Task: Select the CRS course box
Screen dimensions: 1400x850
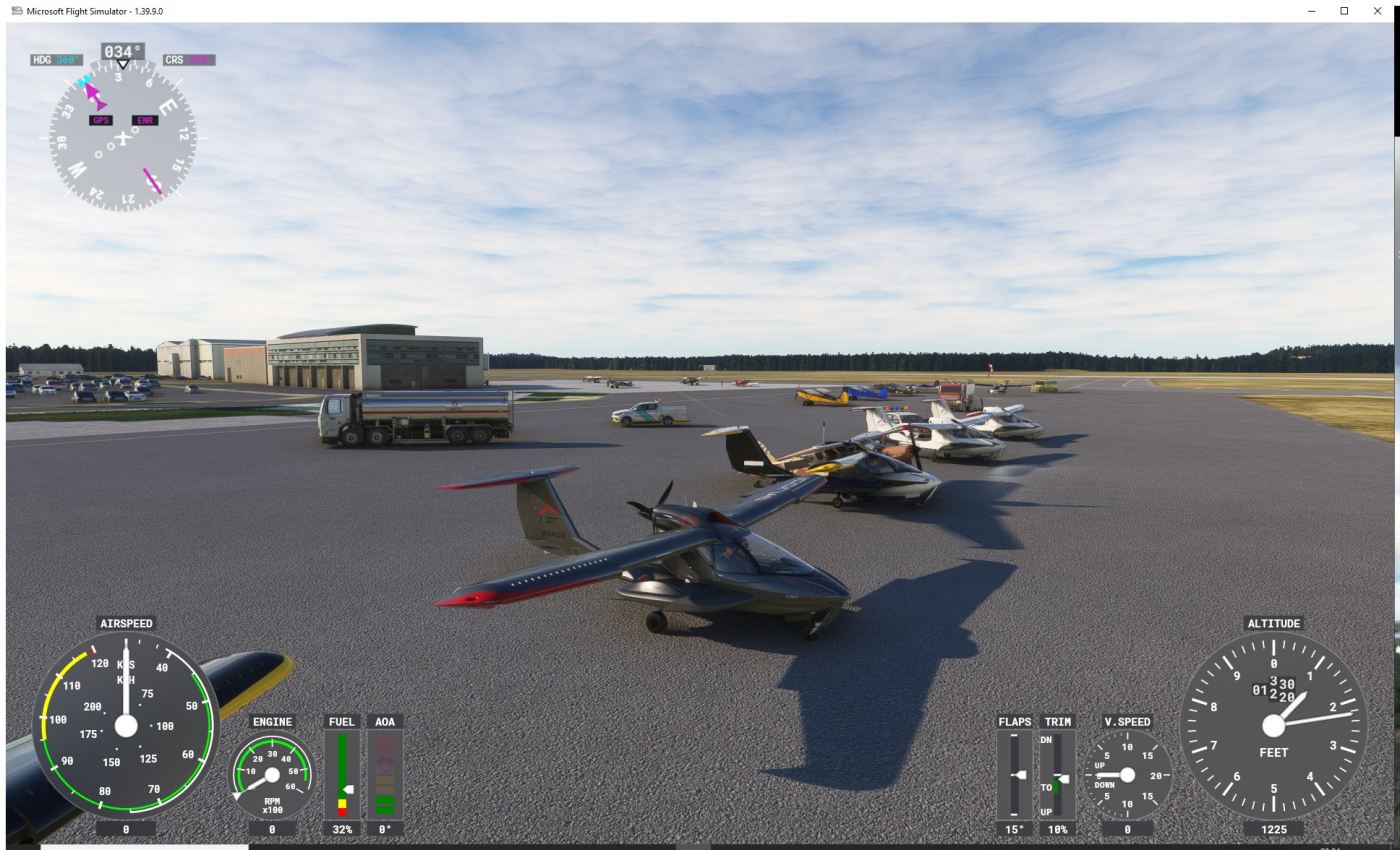Action: [189, 60]
